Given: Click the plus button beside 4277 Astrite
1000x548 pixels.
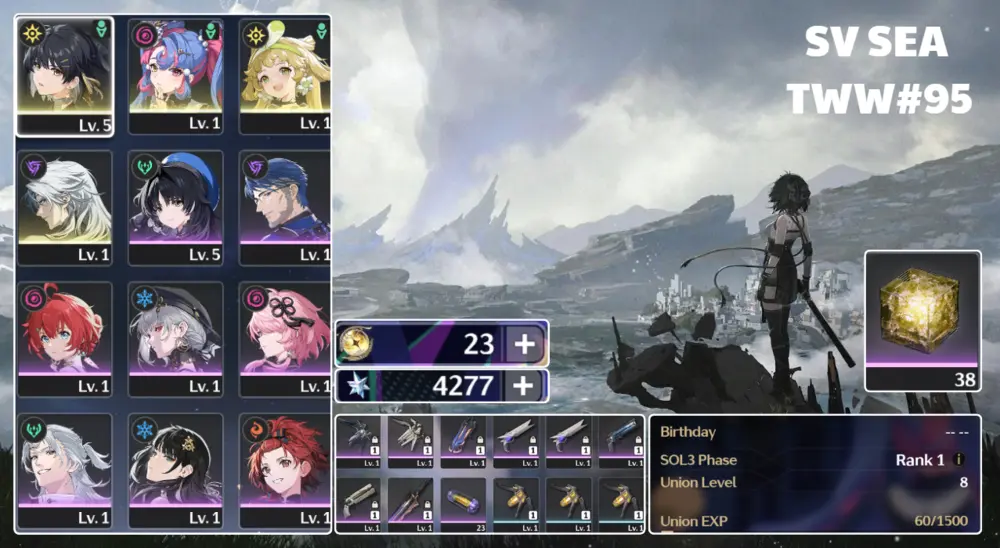Looking at the screenshot, I should (x=526, y=386).
